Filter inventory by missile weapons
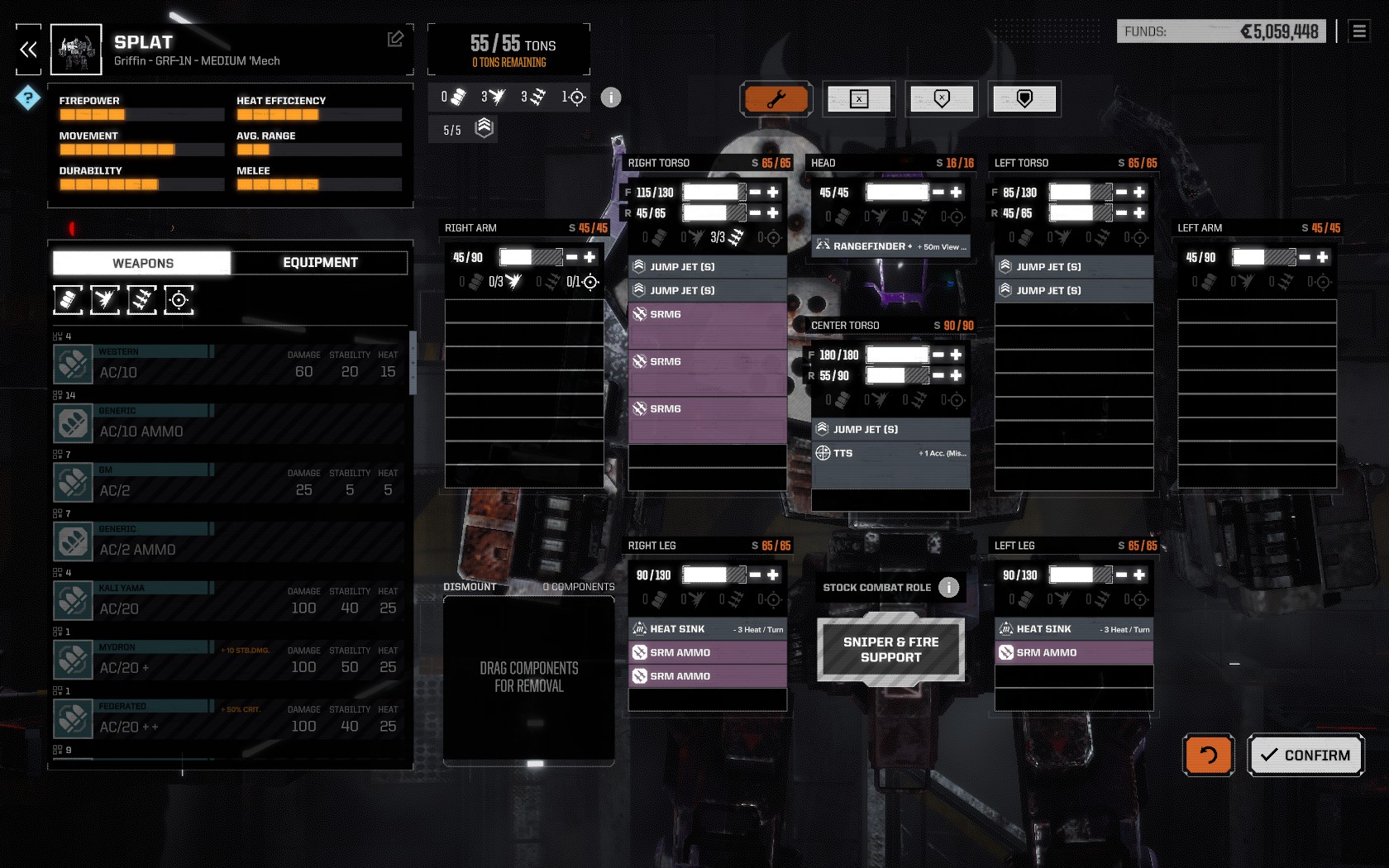1389x868 pixels. [141, 300]
